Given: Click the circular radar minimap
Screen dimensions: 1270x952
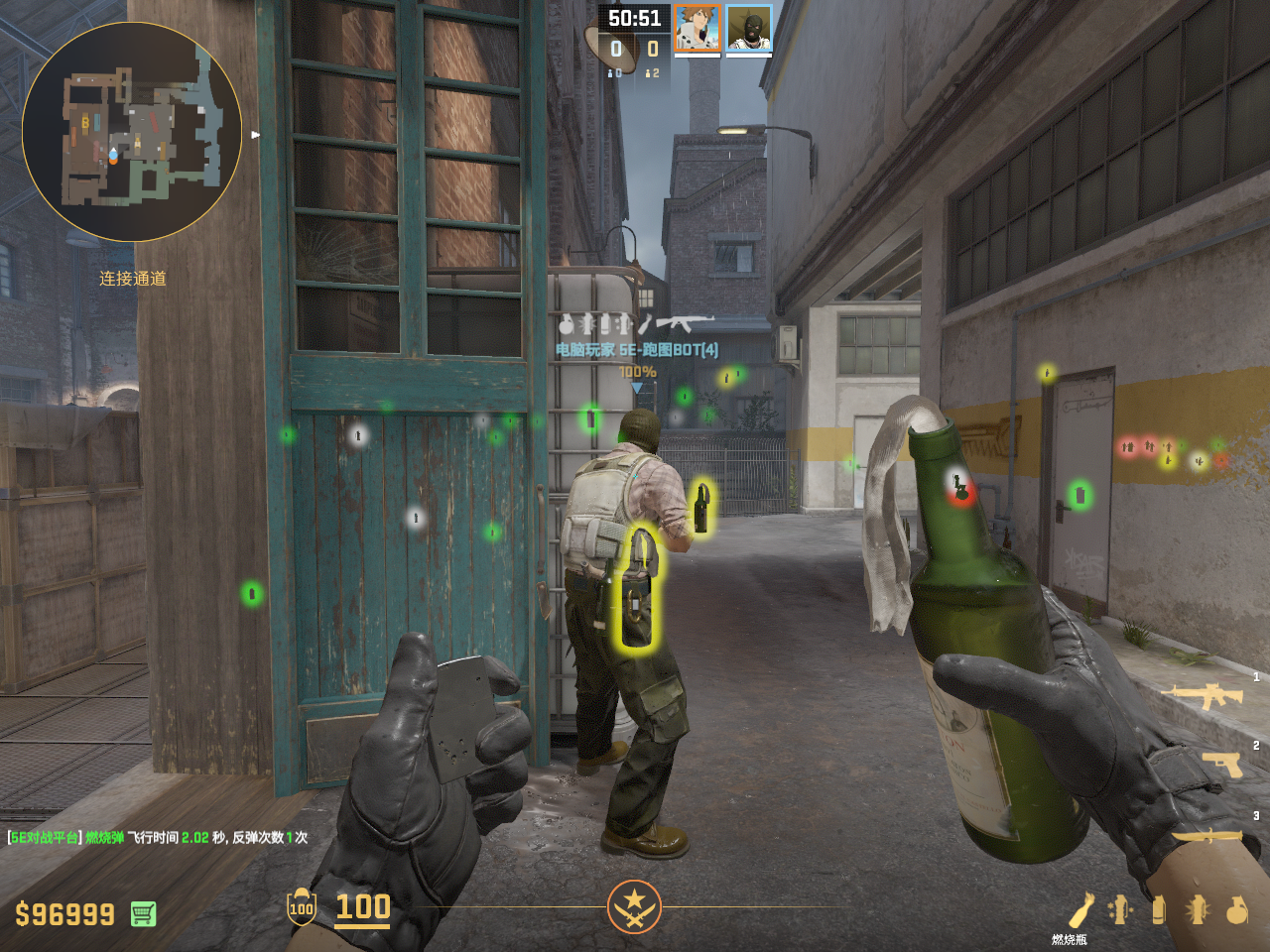Looking at the screenshot, I should (x=132, y=132).
